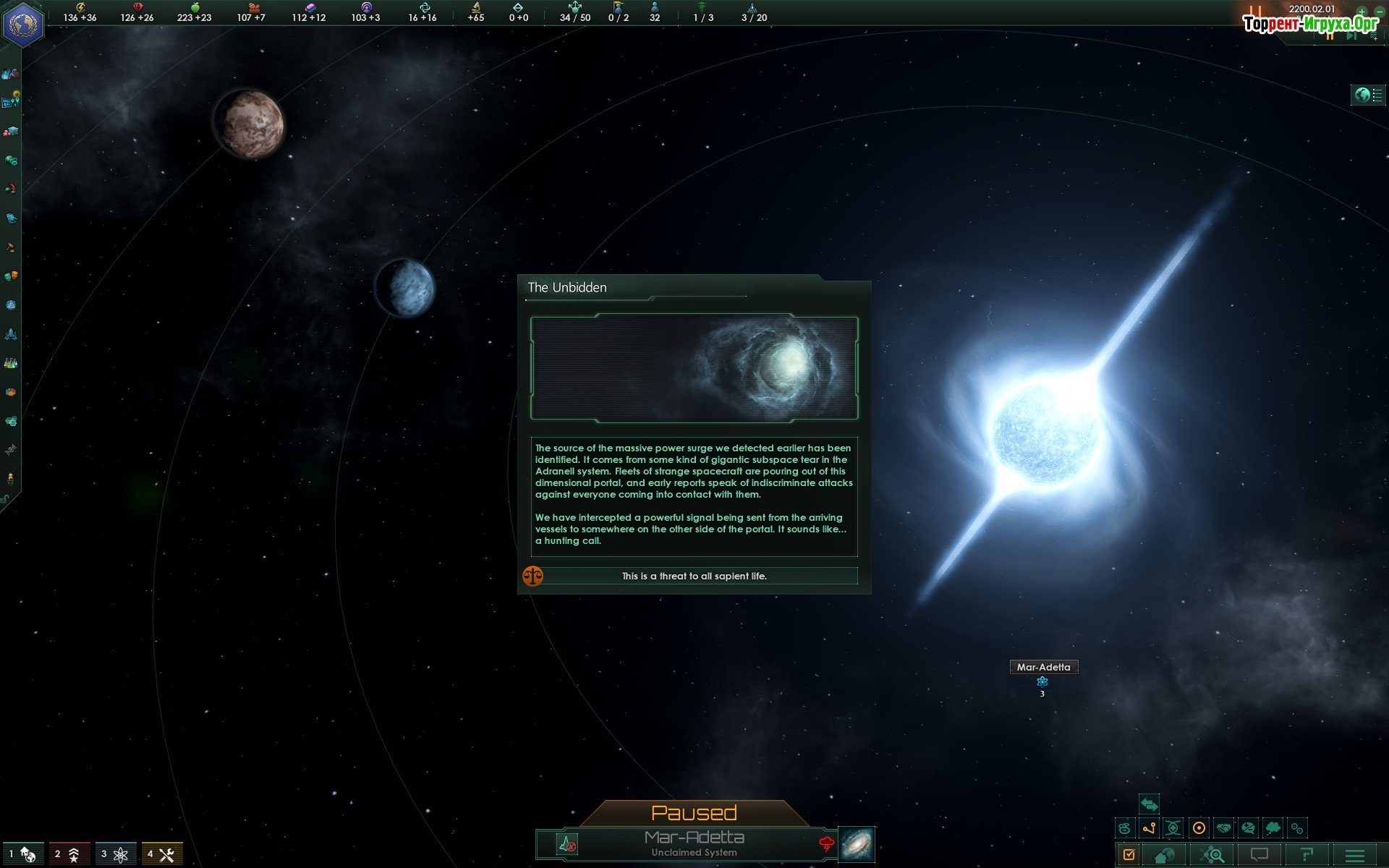This screenshot has width=1389, height=868.
Task: Open the search magnifier button
Action: (1212, 855)
